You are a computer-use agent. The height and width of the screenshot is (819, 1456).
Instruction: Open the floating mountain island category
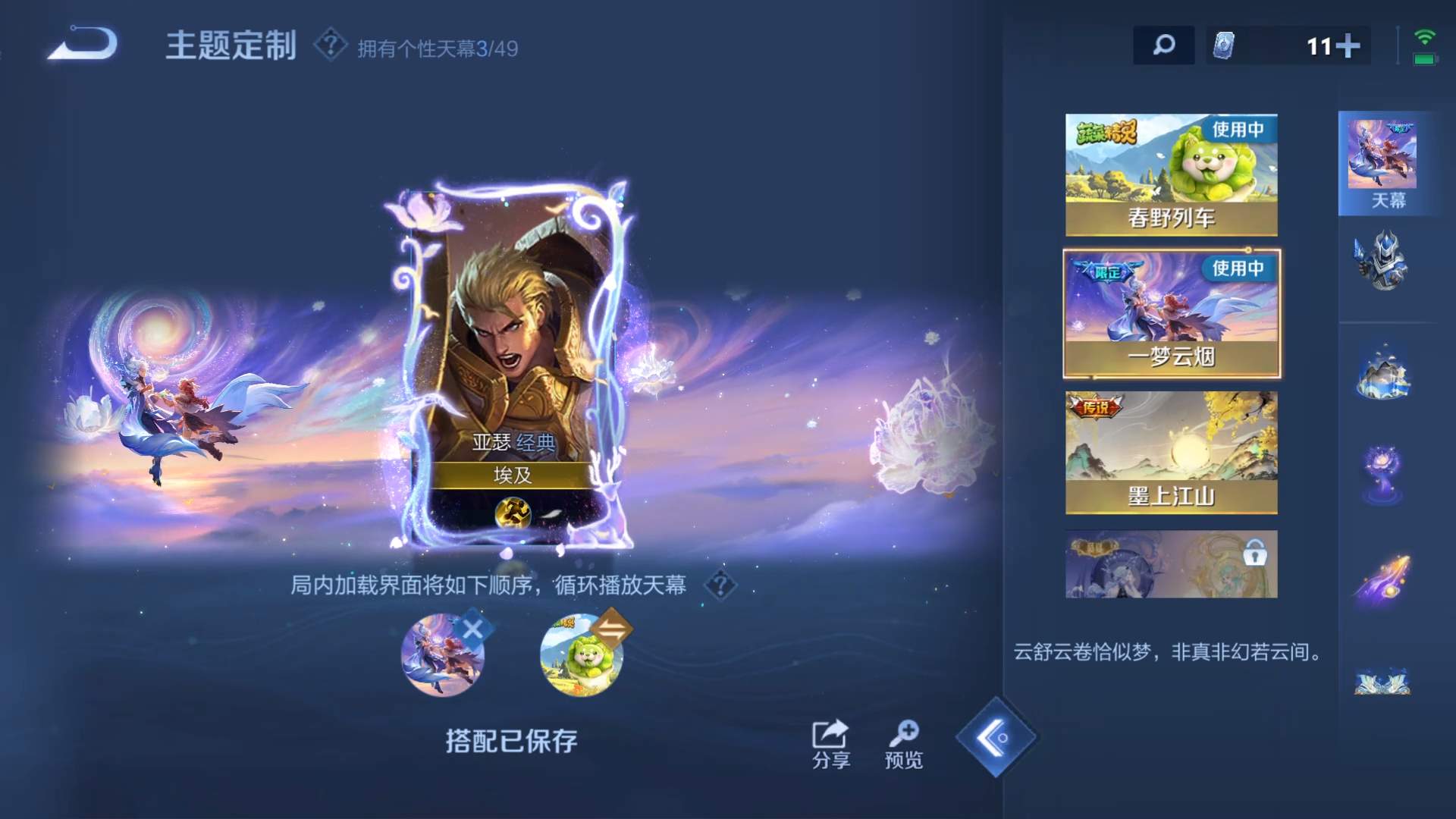(x=1383, y=373)
